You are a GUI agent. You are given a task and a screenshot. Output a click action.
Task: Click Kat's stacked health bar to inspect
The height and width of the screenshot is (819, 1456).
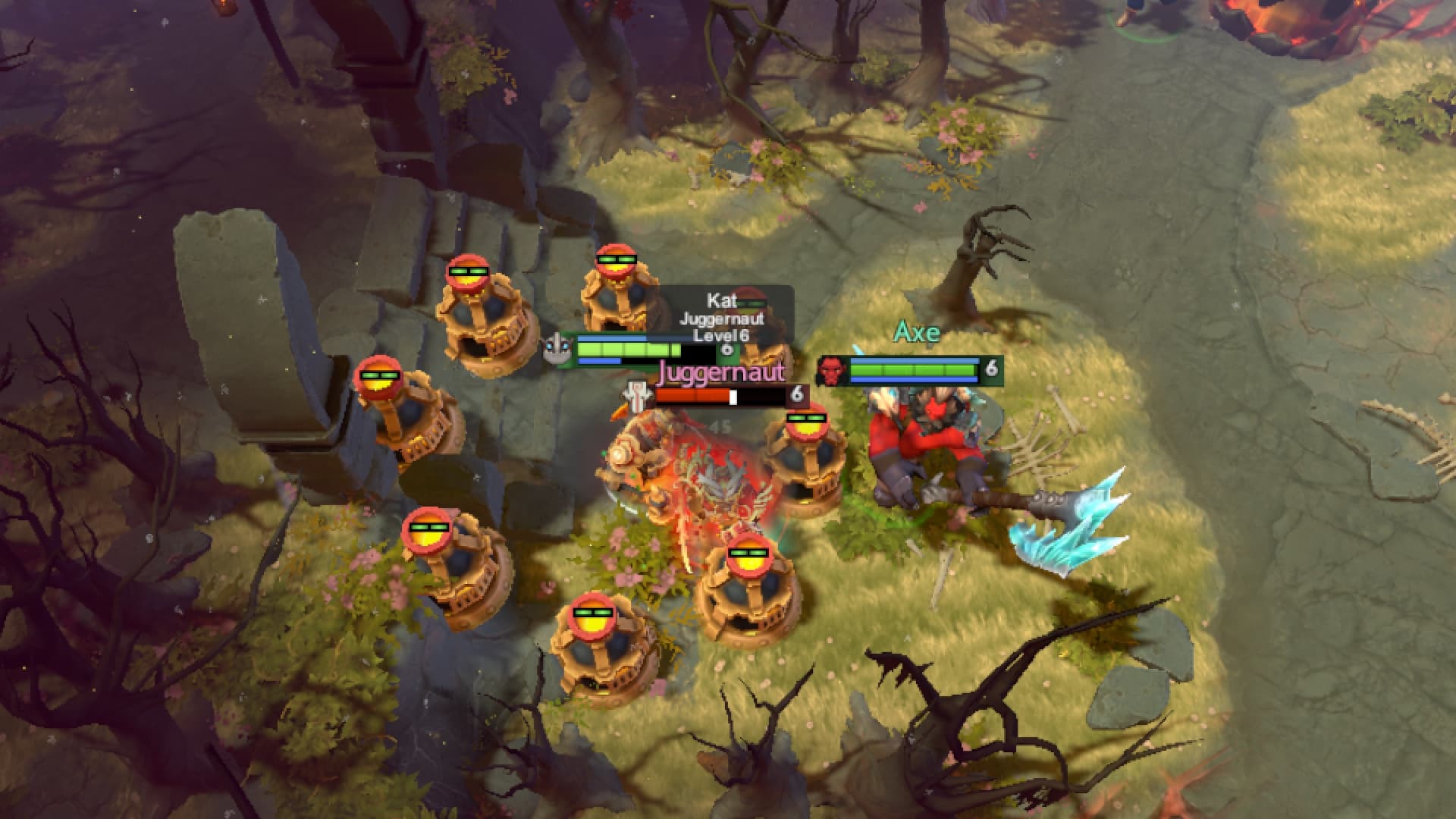pyautogui.click(x=629, y=349)
